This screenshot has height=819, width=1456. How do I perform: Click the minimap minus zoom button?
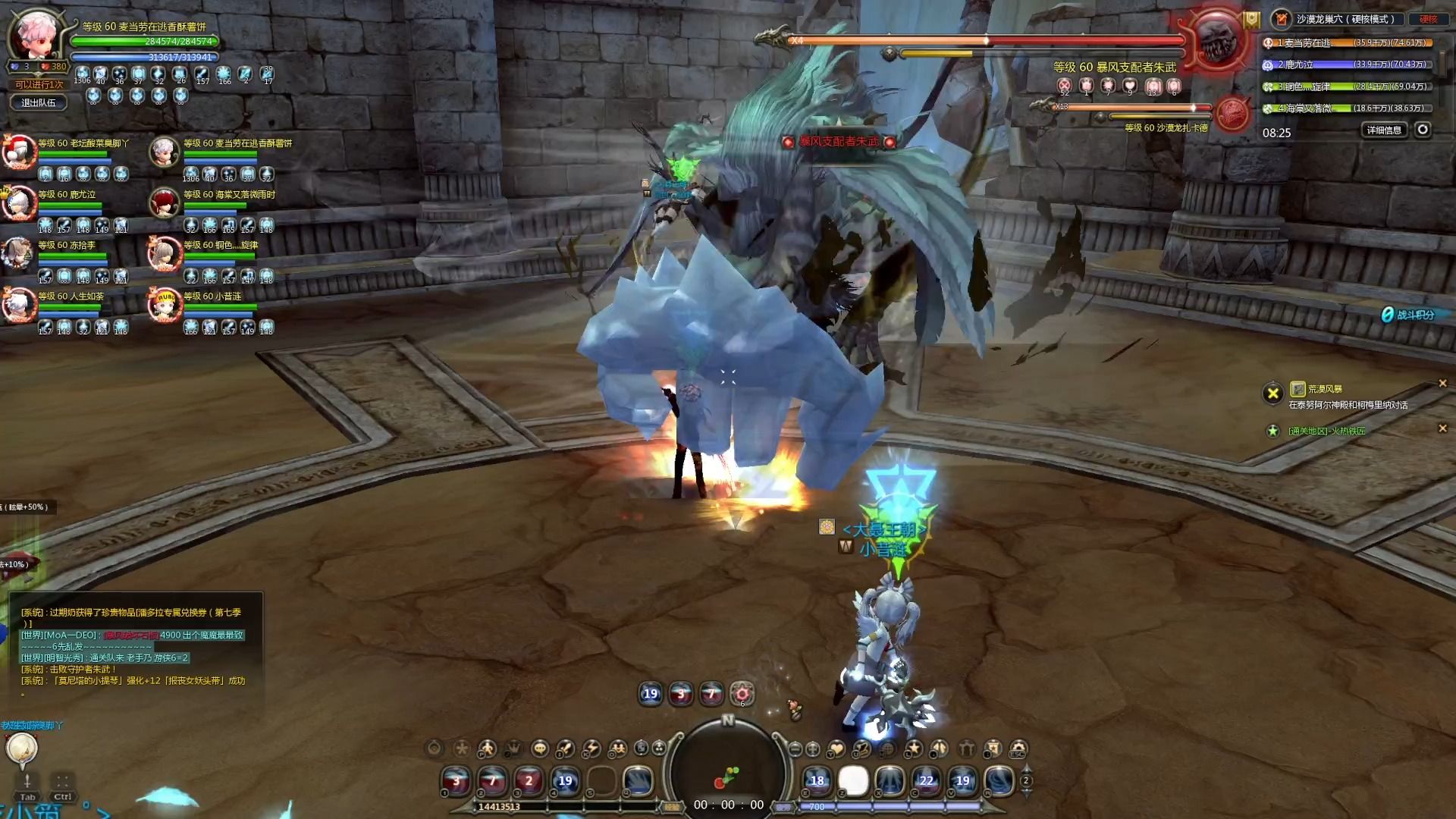(x=795, y=749)
